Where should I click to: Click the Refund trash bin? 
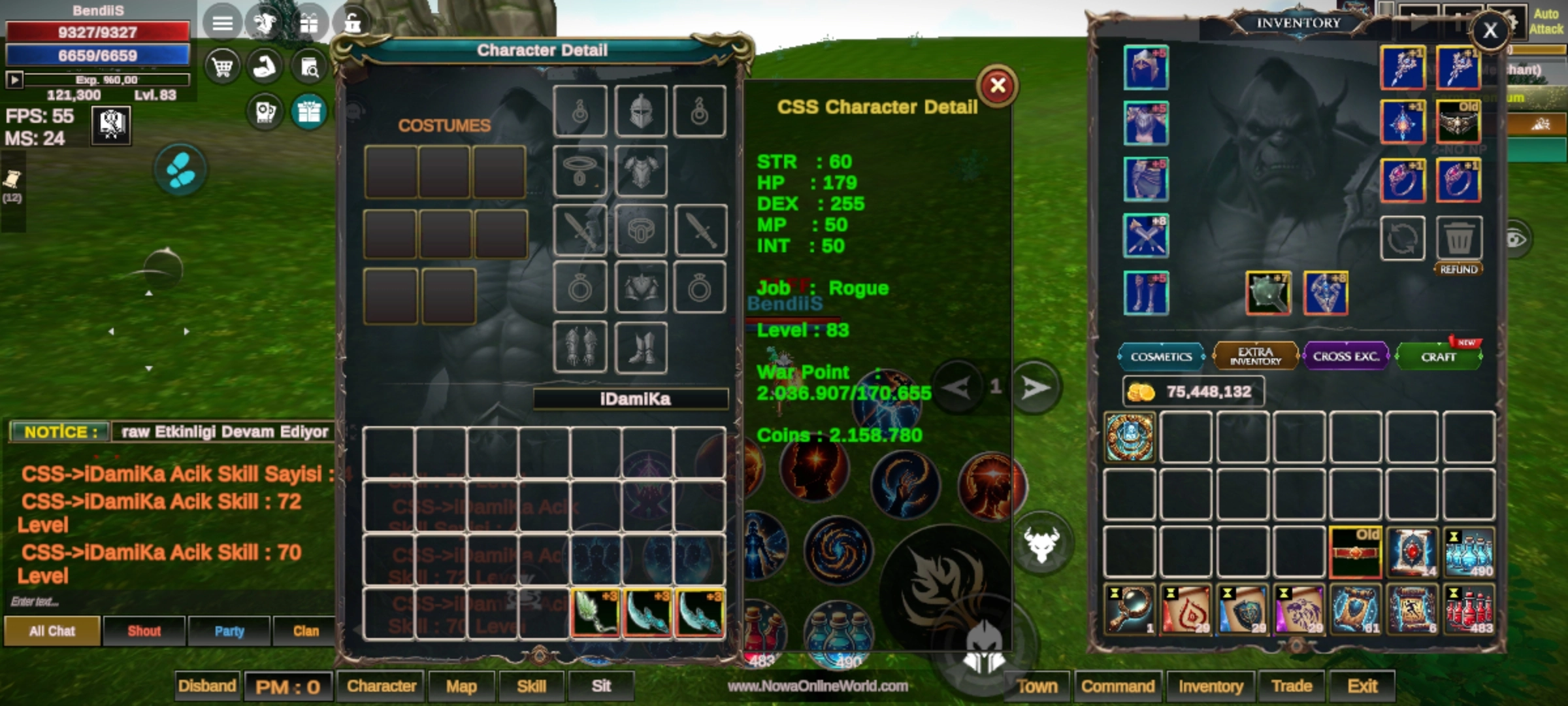tap(1459, 239)
